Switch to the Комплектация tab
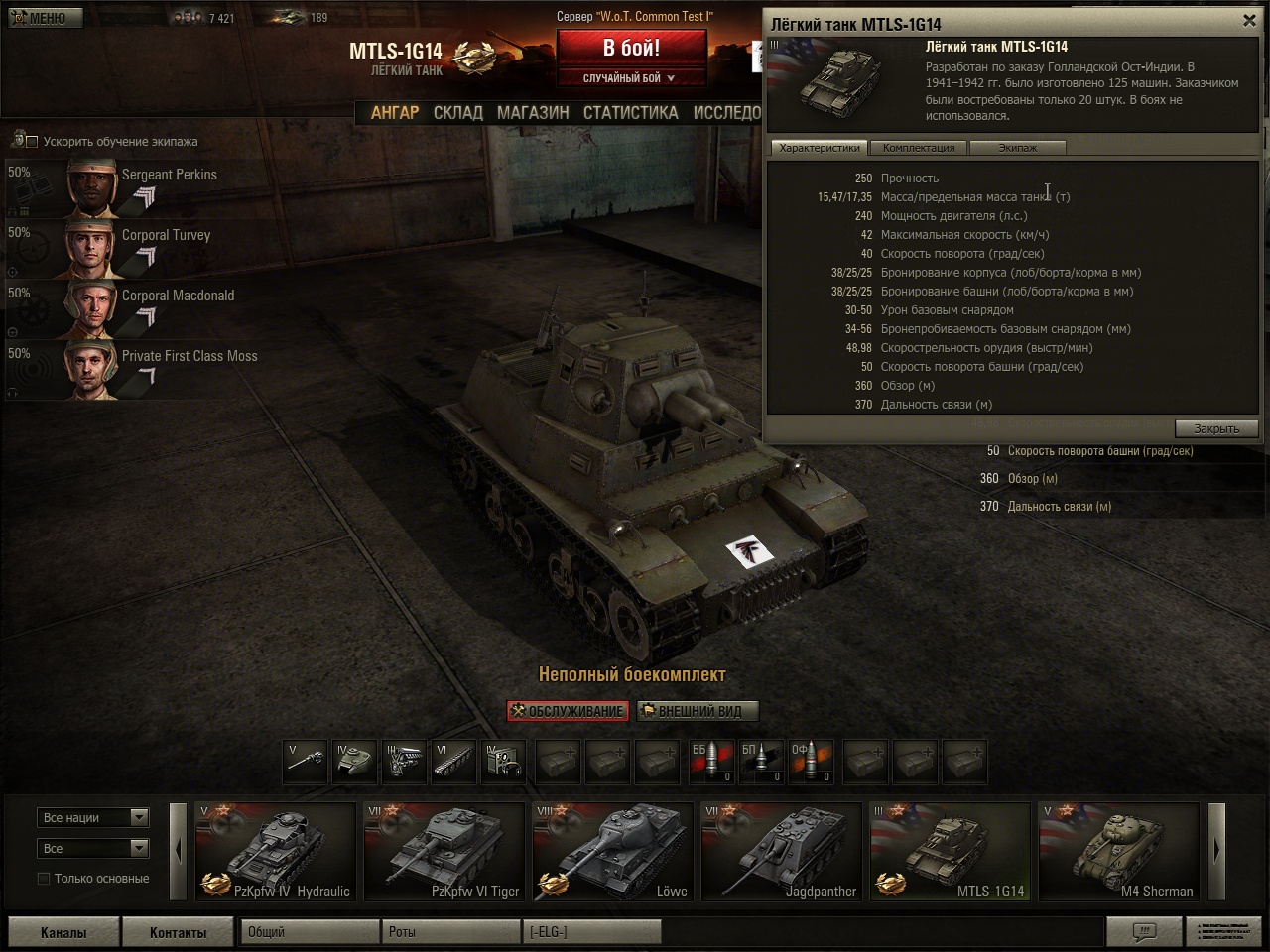The height and width of the screenshot is (952, 1270). 919,148
